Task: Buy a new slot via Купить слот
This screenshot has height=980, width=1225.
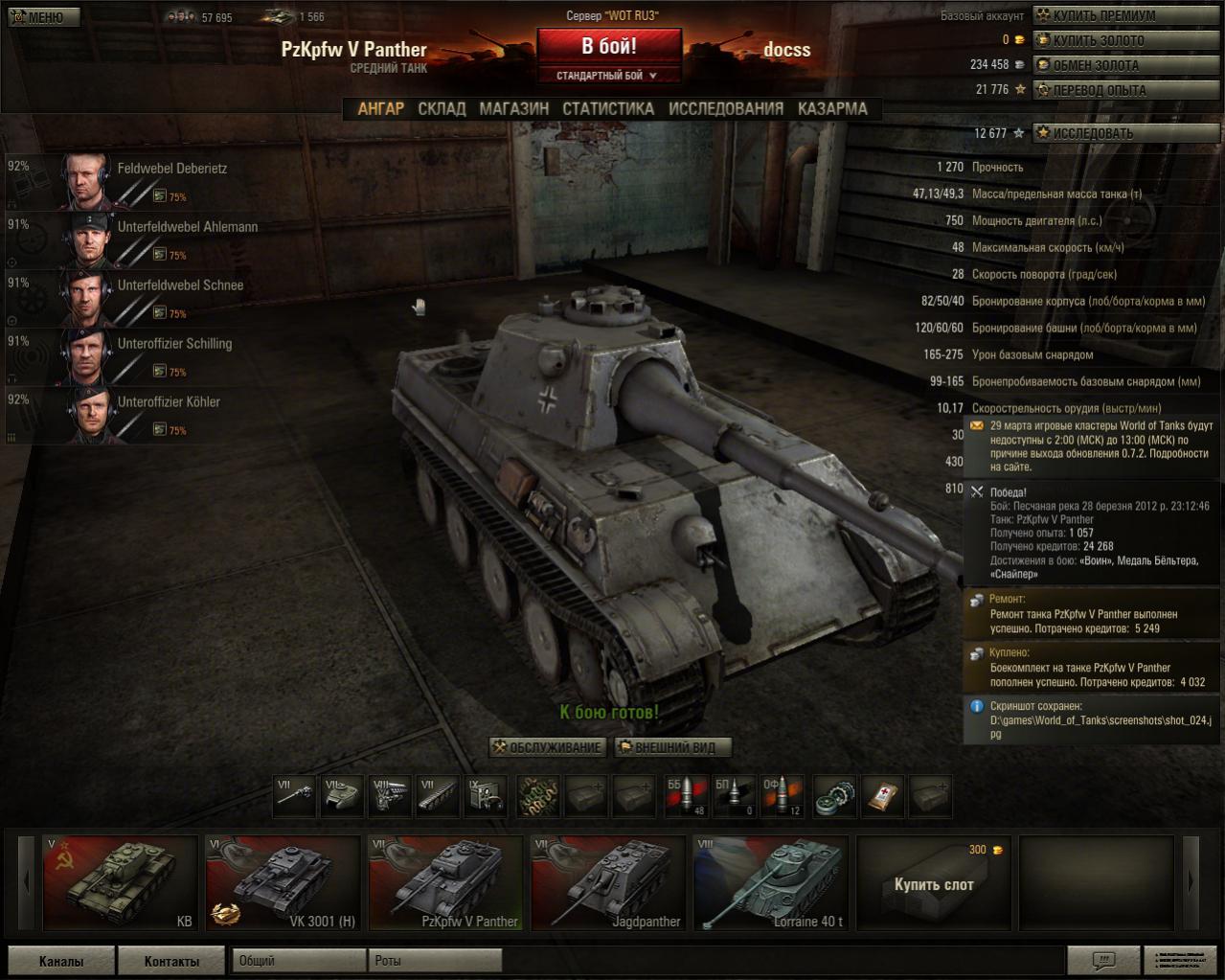Action: [x=933, y=883]
